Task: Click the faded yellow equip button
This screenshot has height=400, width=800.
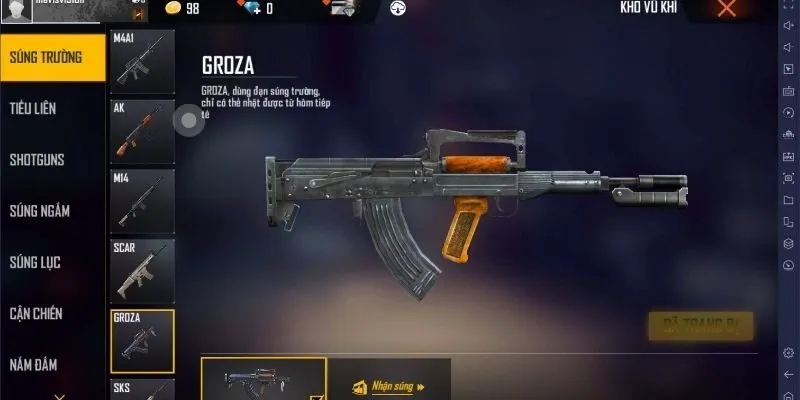Action: point(700,325)
